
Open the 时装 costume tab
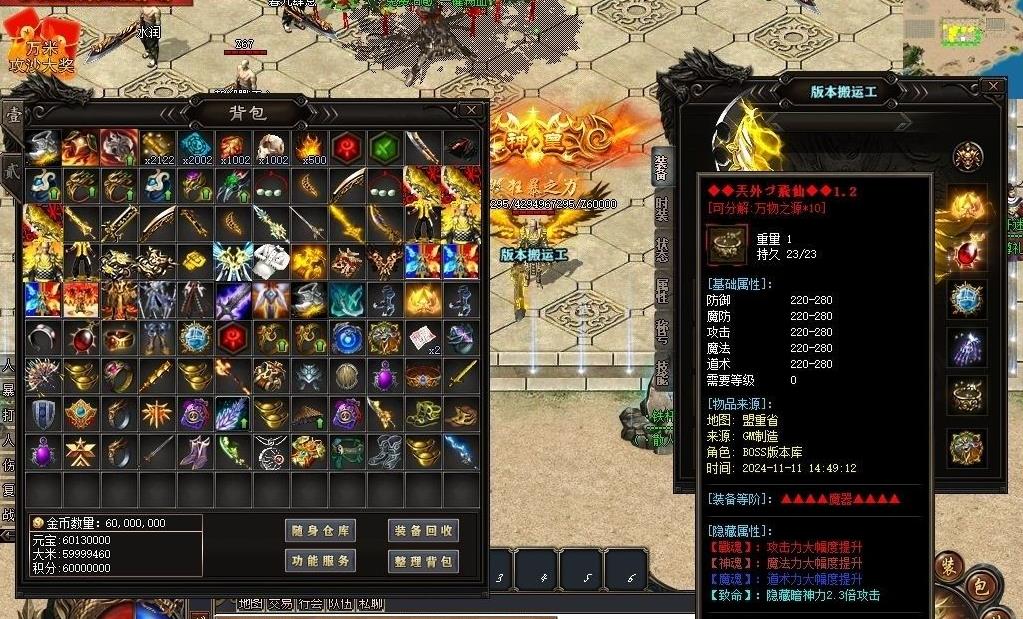tap(661, 208)
